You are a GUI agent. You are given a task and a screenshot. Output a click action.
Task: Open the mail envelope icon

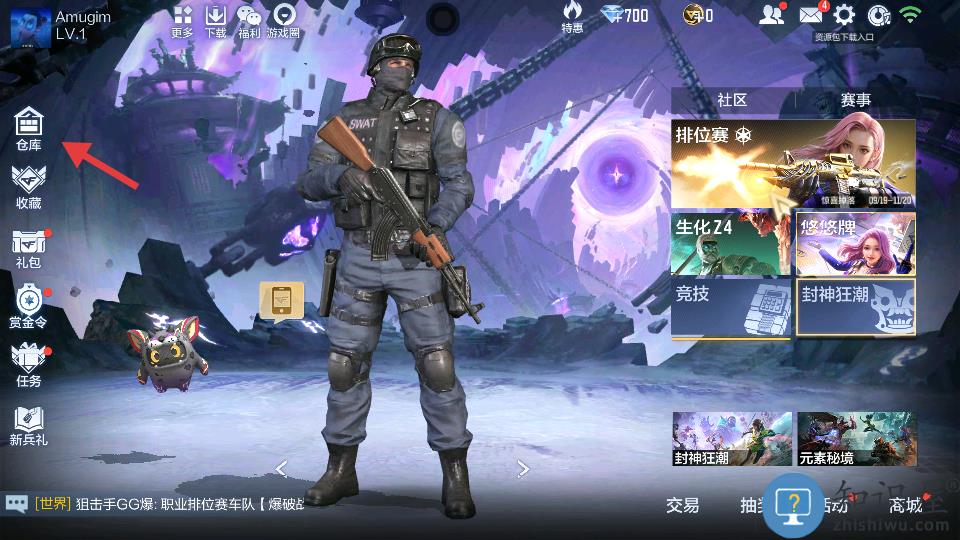[x=811, y=15]
